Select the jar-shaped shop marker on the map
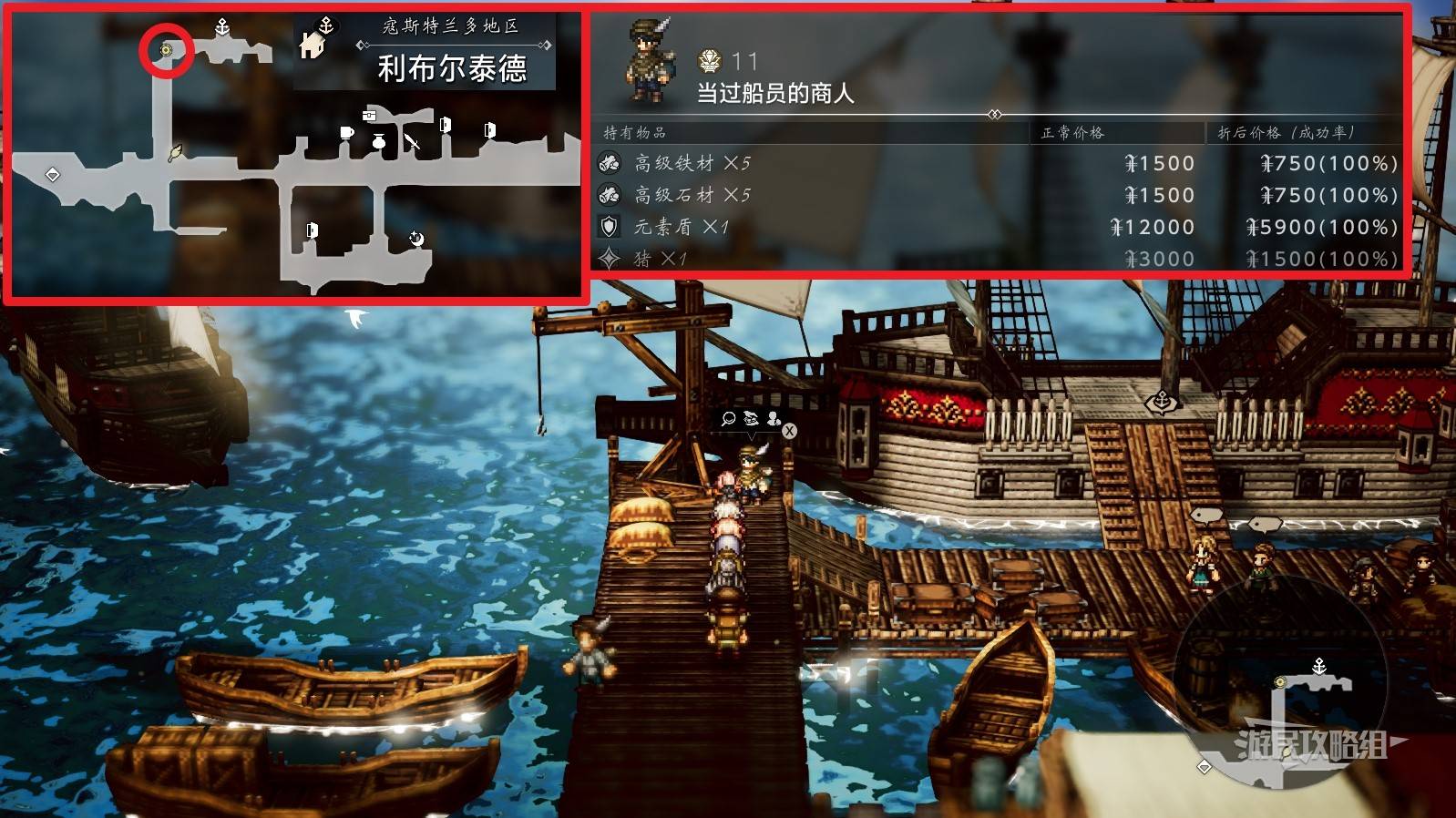Screen dimensions: 1456x818 click(379, 141)
